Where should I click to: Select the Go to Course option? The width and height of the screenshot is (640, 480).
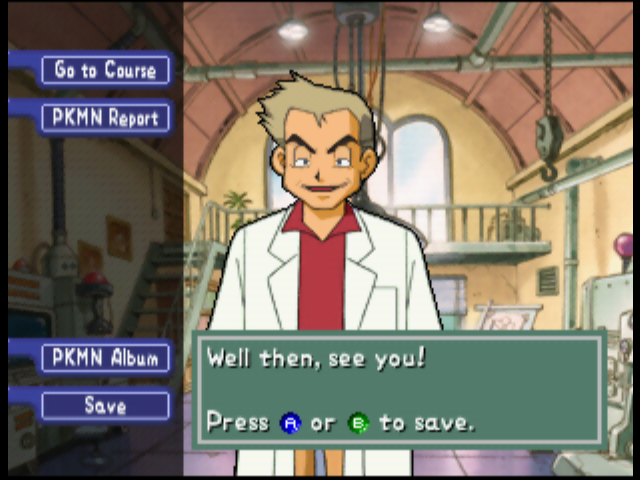pyautogui.click(x=105, y=70)
